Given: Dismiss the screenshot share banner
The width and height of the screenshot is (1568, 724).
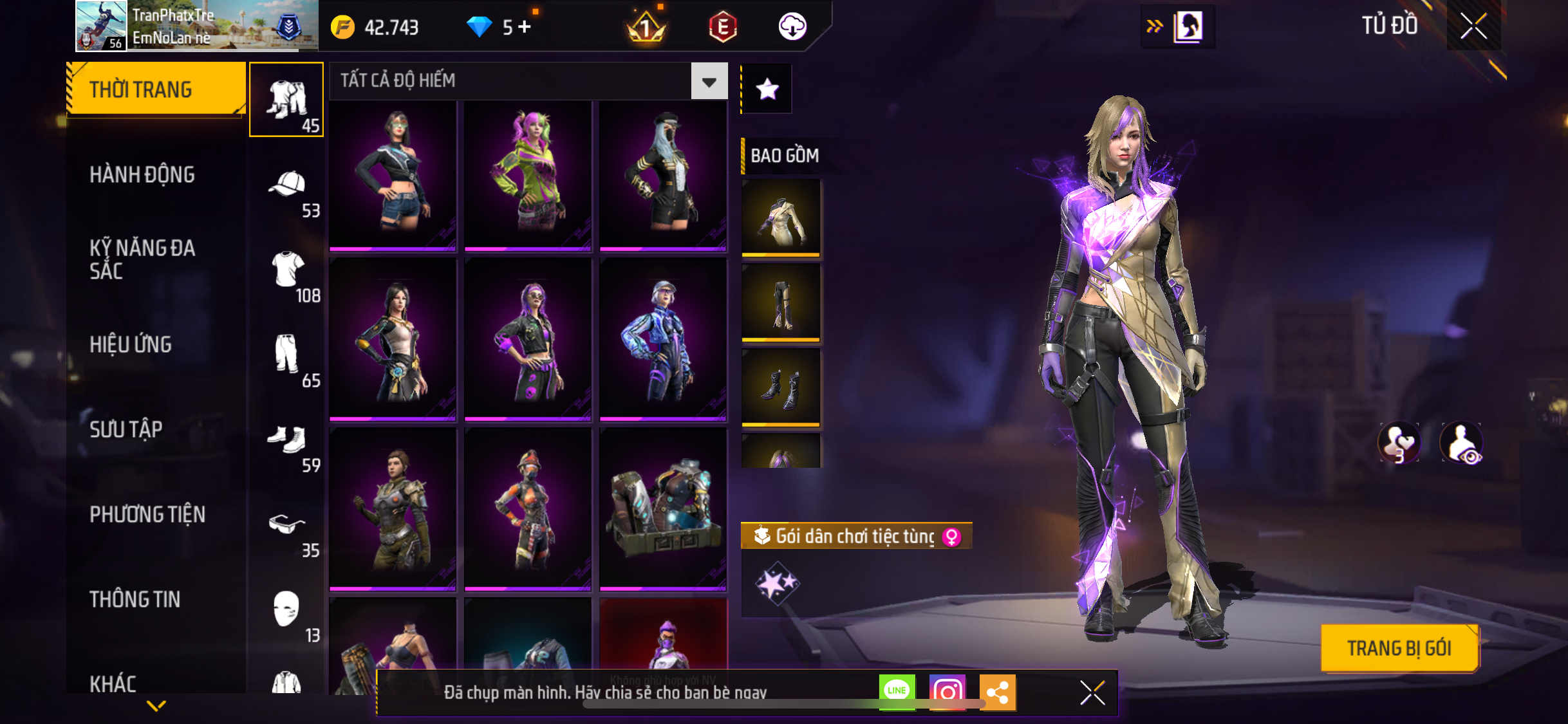Looking at the screenshot, I should click(1092, 693).
